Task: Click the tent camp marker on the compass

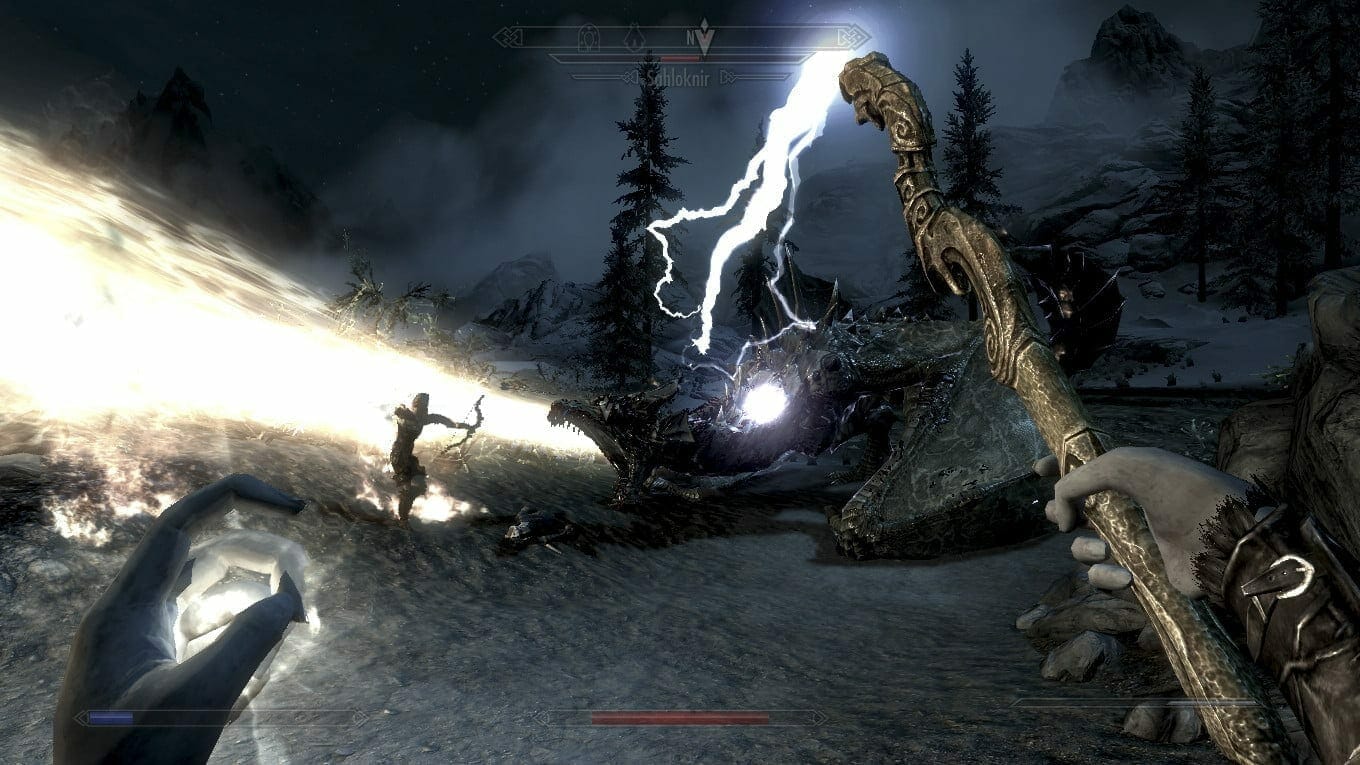Action: (634, 38)
